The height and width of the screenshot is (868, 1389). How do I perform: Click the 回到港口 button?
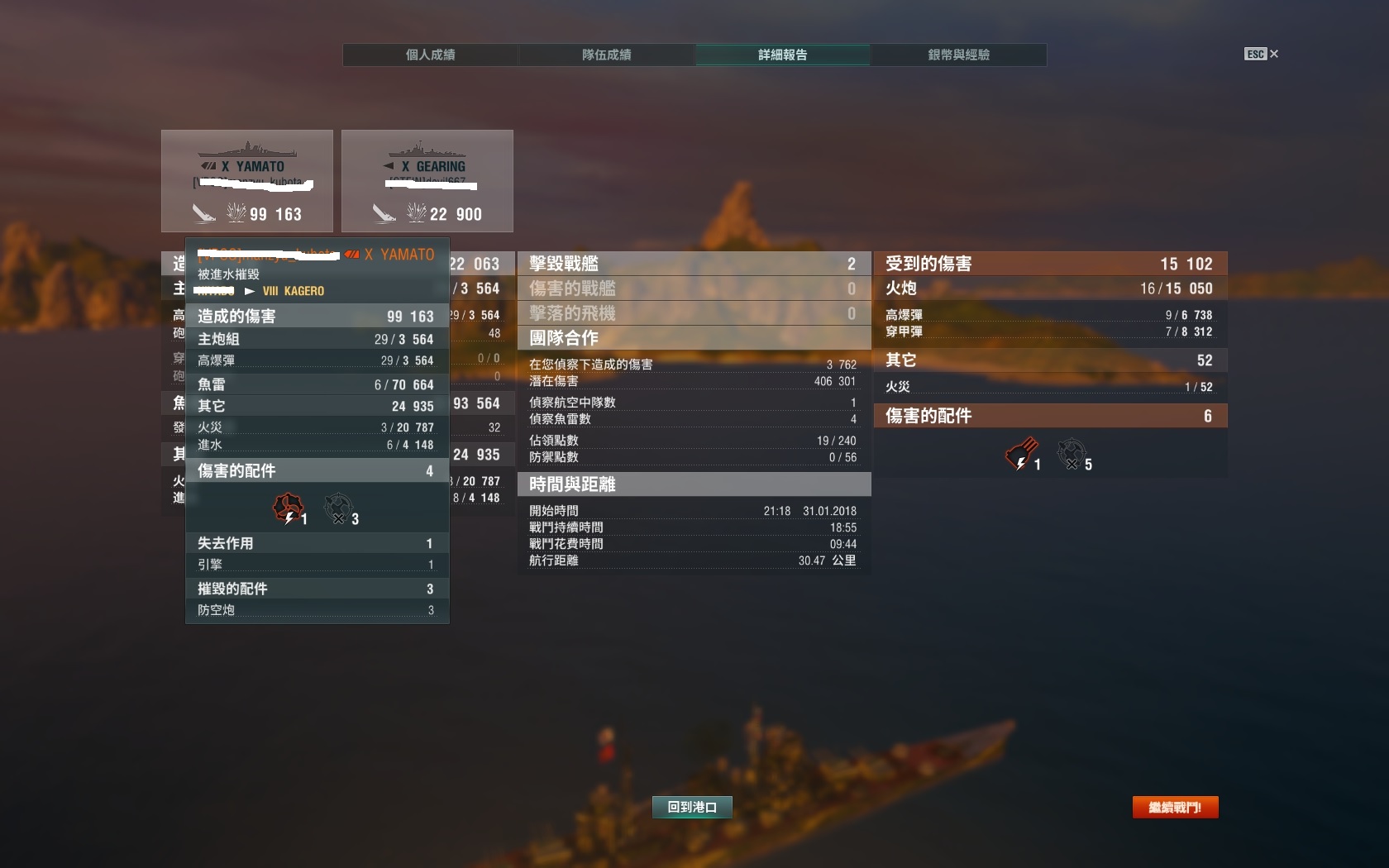click(x=692, y=807)
